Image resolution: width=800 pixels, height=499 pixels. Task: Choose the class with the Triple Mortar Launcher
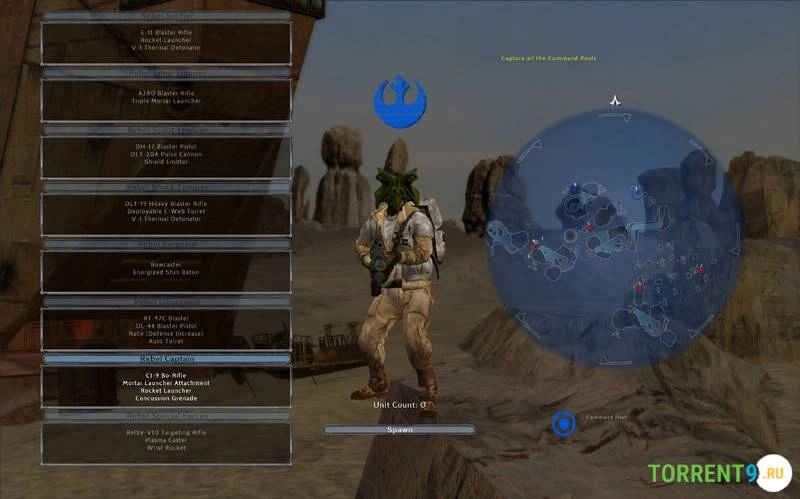(166, 97)
